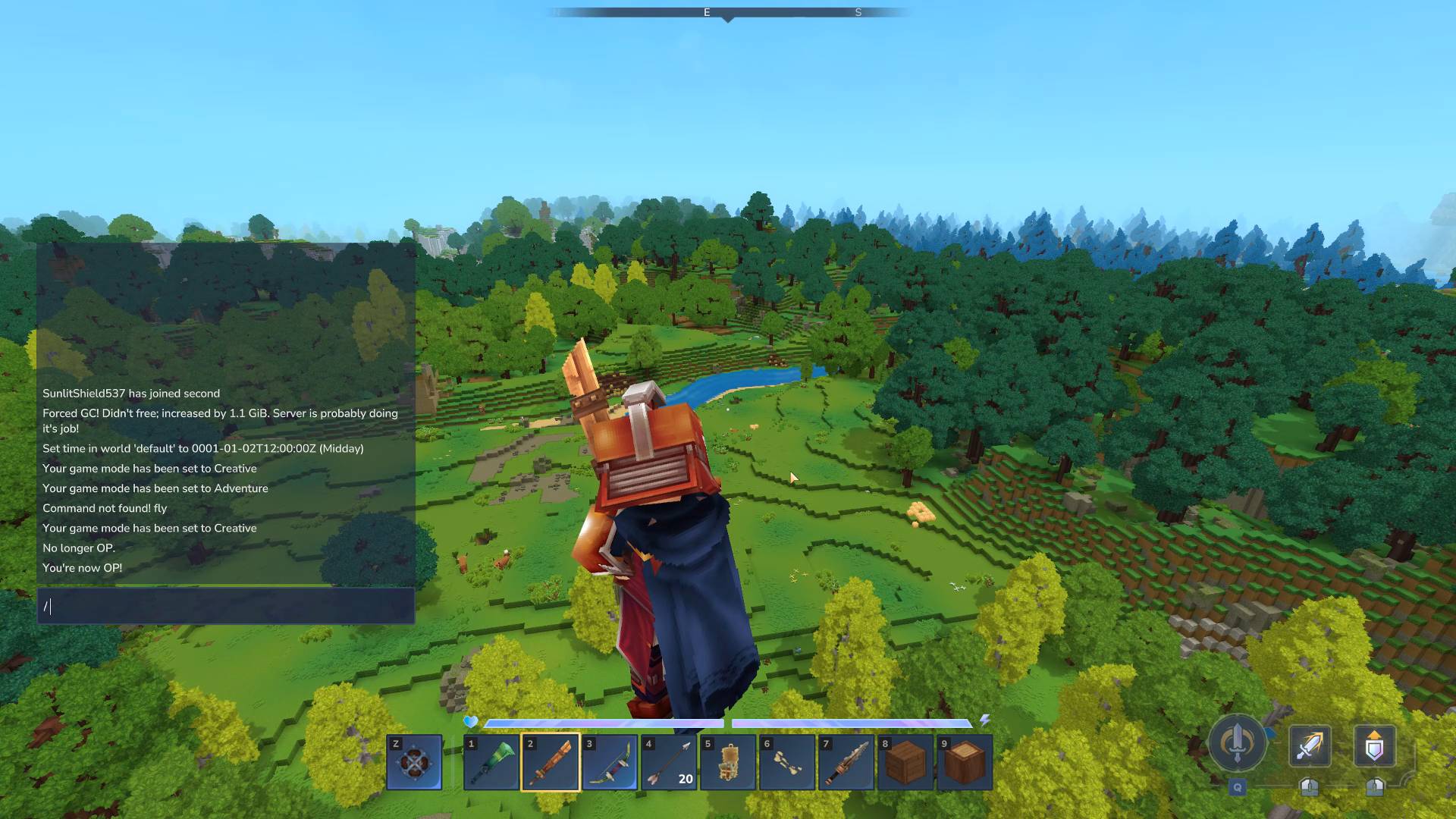The width and height of the screenshot is (1456, 819).
Task: Toggle the Q ability keybind icon
Action: point(1238,789)
